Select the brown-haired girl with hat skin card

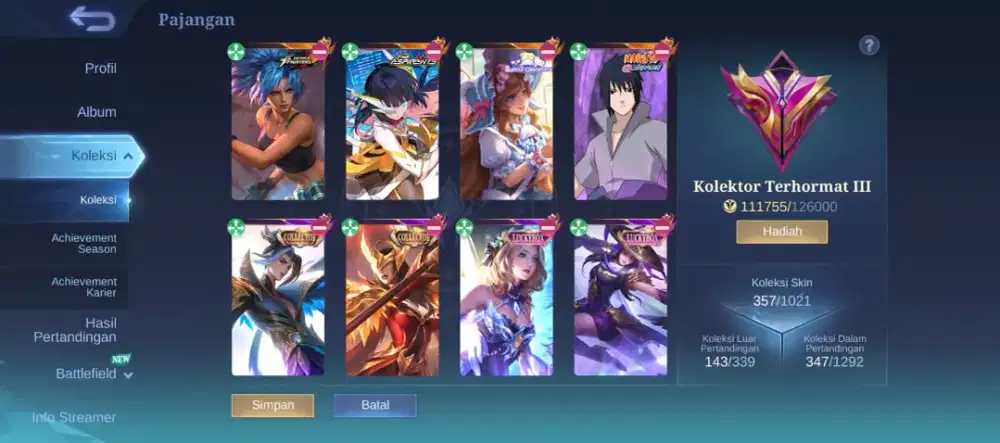click(x=506, y=125)
